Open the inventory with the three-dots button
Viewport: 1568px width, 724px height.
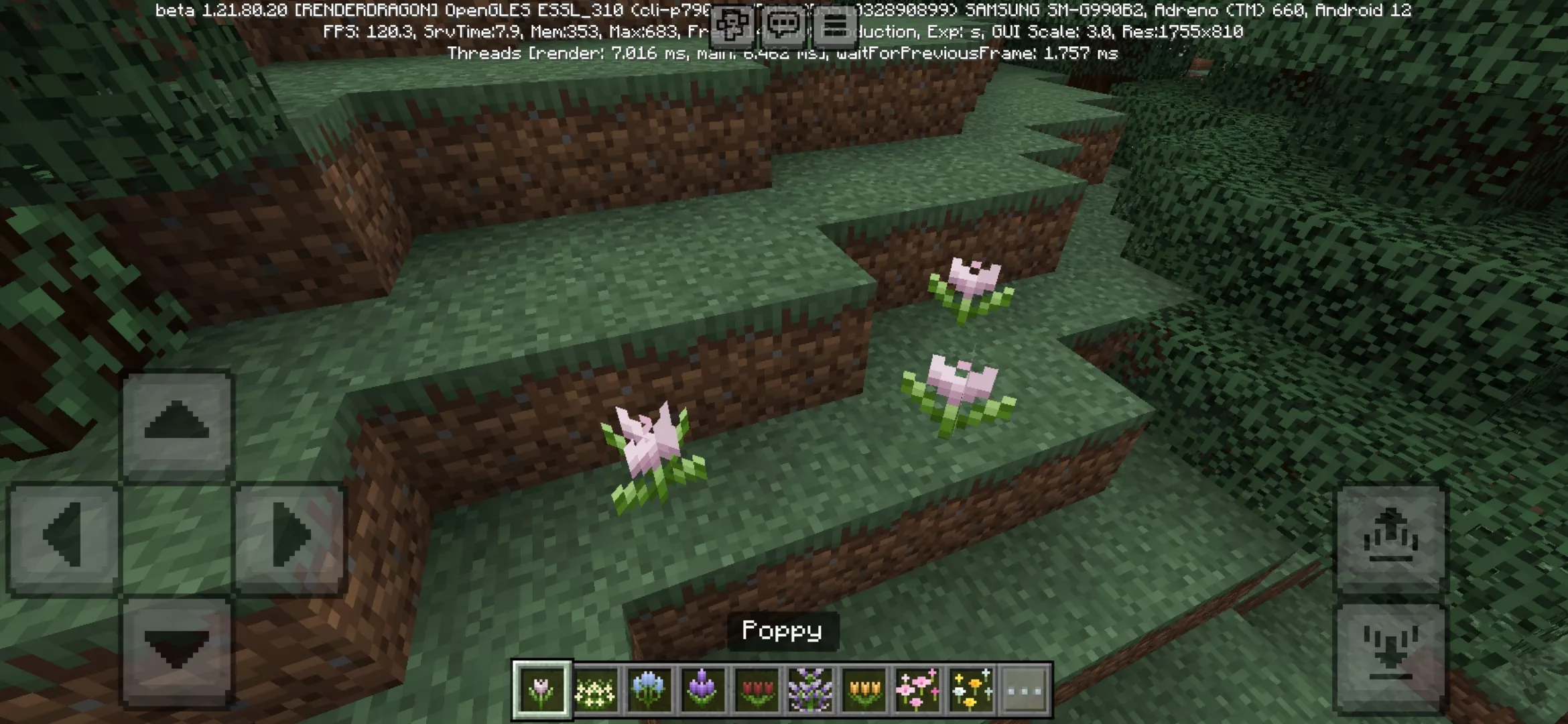click(x=1025, y=690)
